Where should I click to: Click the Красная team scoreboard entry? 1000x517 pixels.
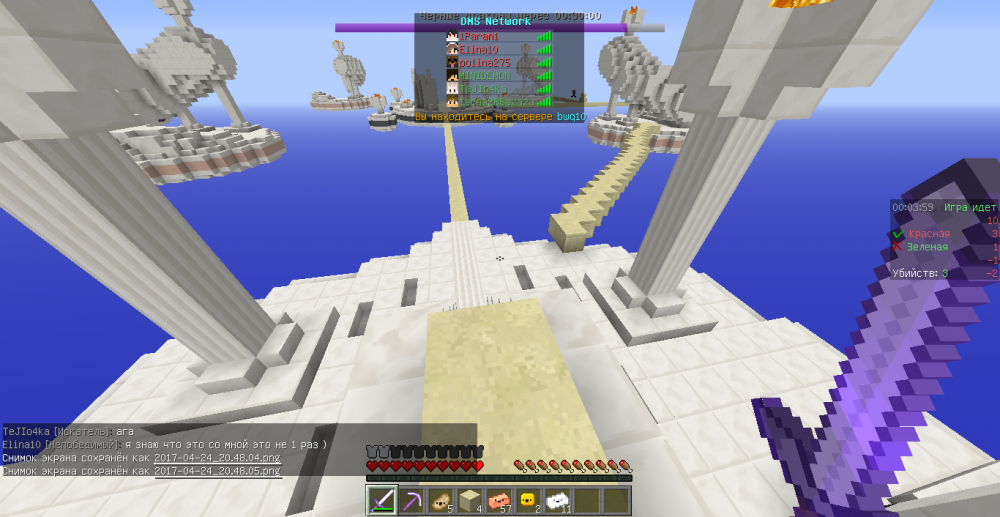pos(928,234)
